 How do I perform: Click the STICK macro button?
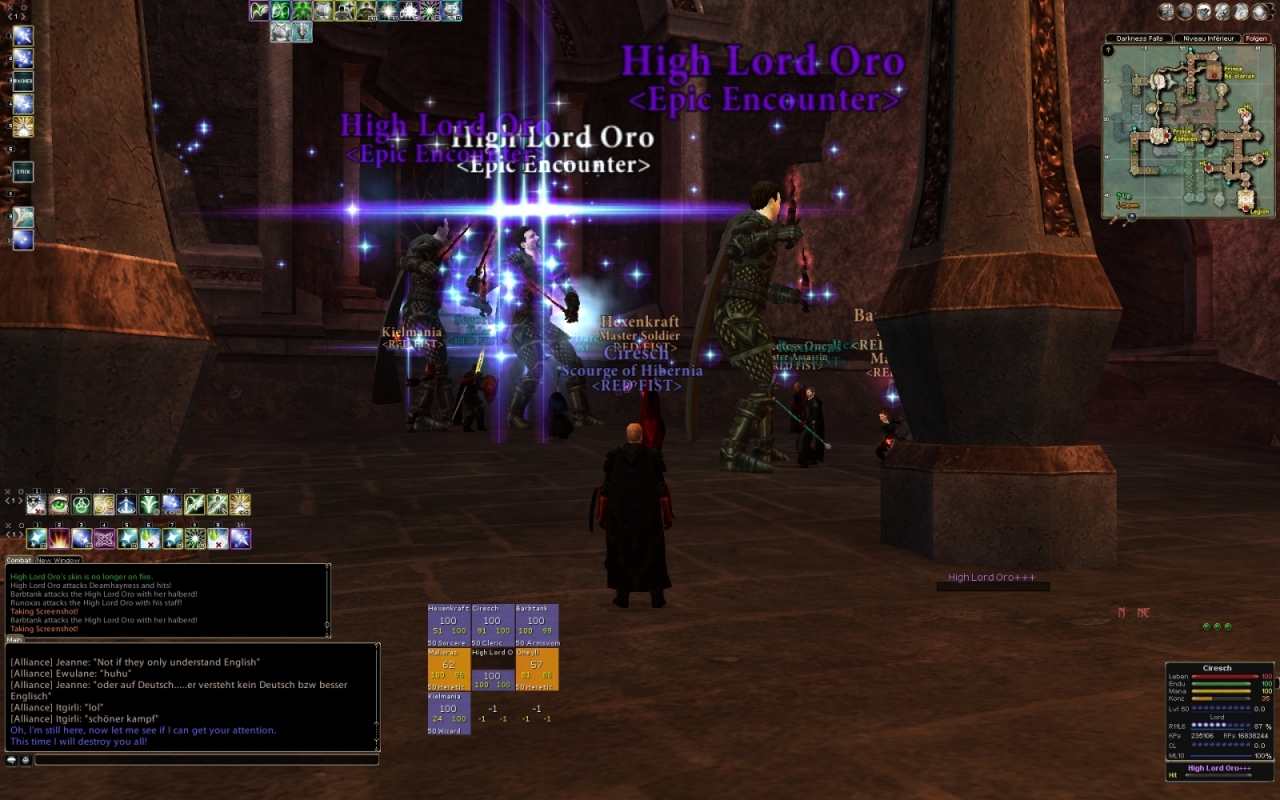(22, 172)
